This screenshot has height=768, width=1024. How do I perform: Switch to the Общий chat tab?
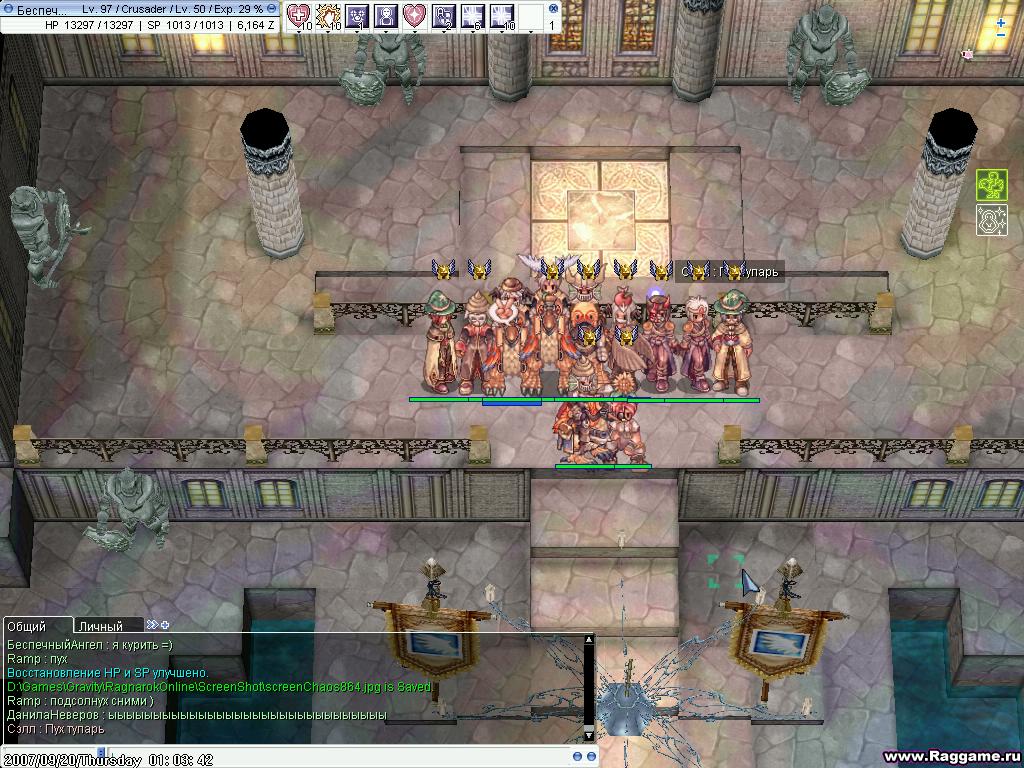point(26,626)
